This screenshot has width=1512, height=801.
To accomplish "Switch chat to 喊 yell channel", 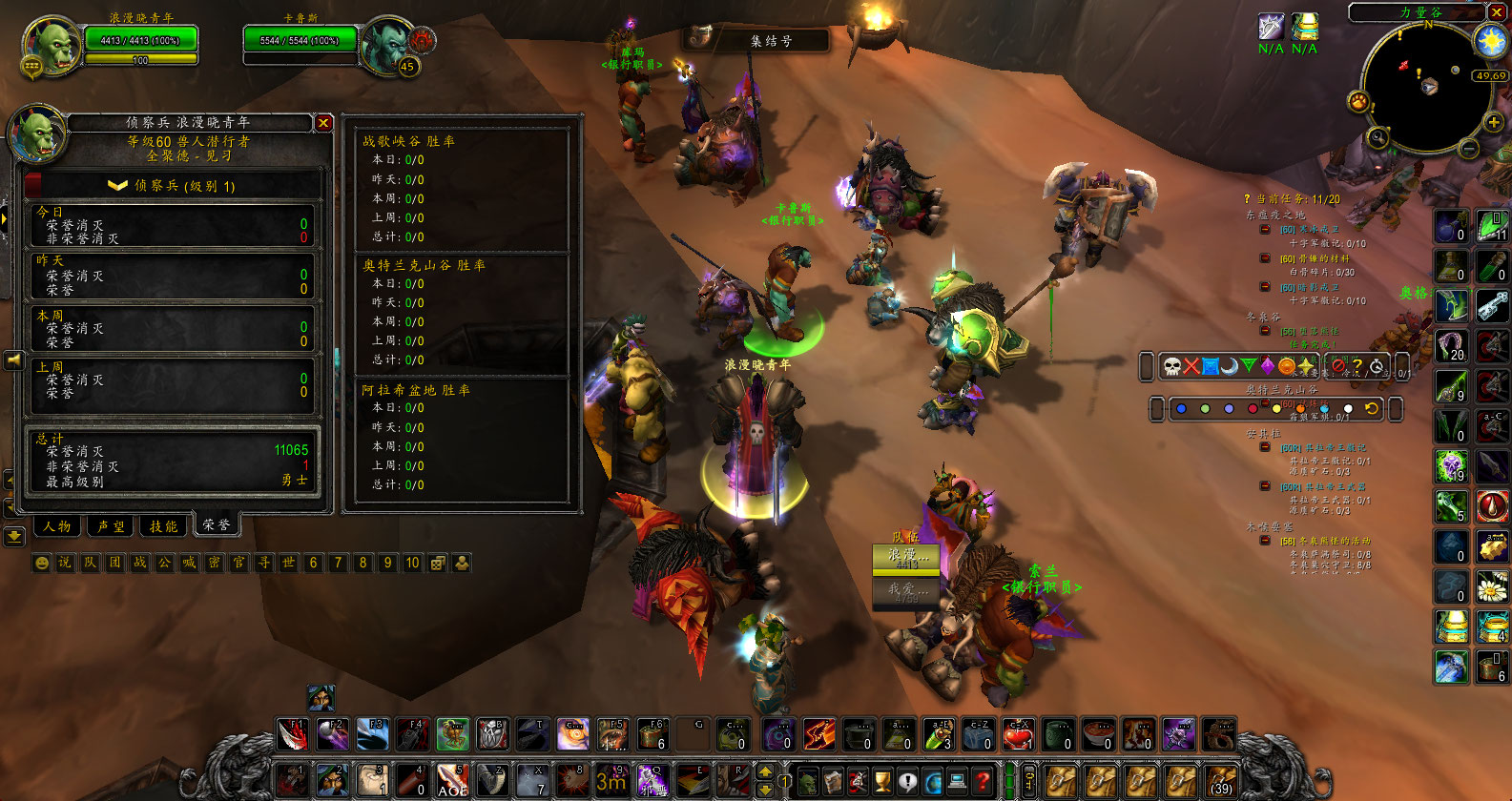I will click(x=189, y=563).
